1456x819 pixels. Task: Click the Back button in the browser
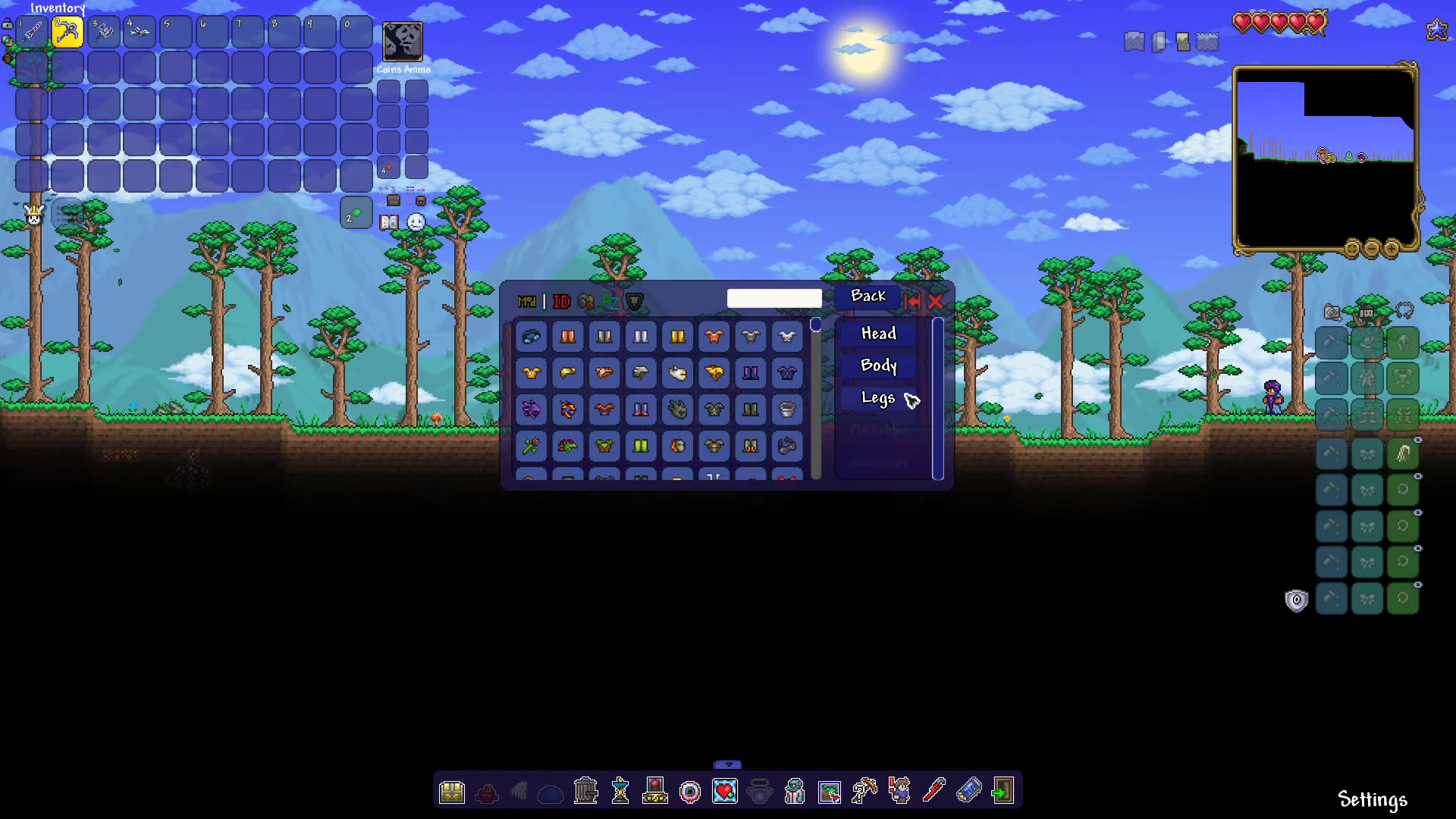pos(868,296)
